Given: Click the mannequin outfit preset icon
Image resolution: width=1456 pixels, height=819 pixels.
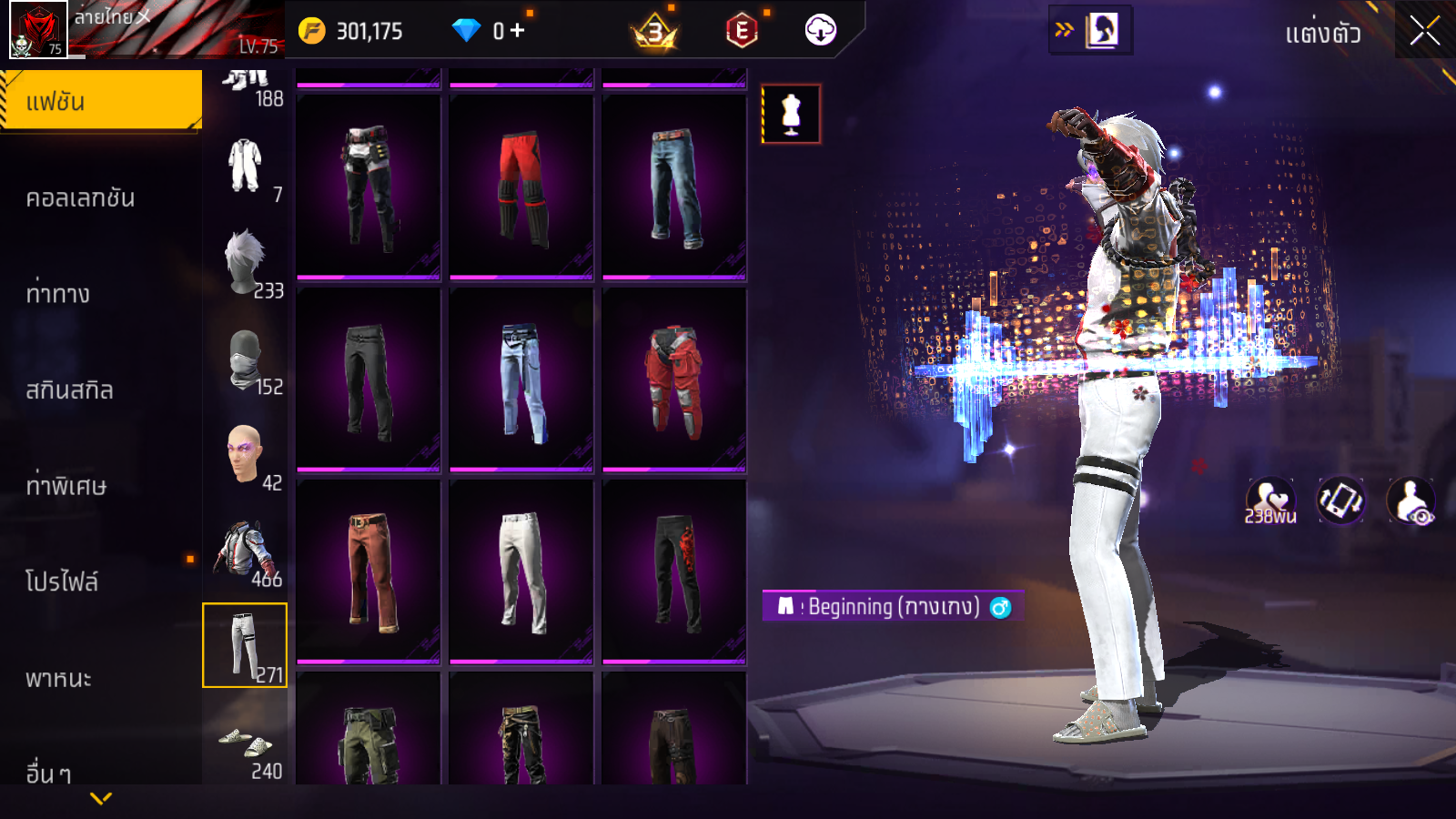Looking at the screenshot, I should (x=791, y=115).
